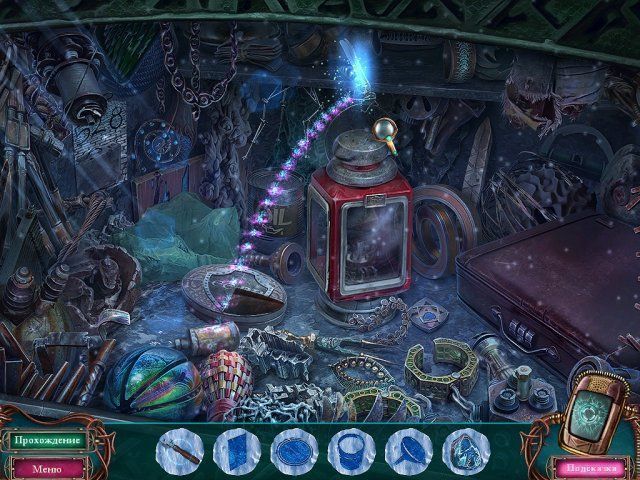Open the Меню button
The image size is (640, 480).
coord(46,467)
